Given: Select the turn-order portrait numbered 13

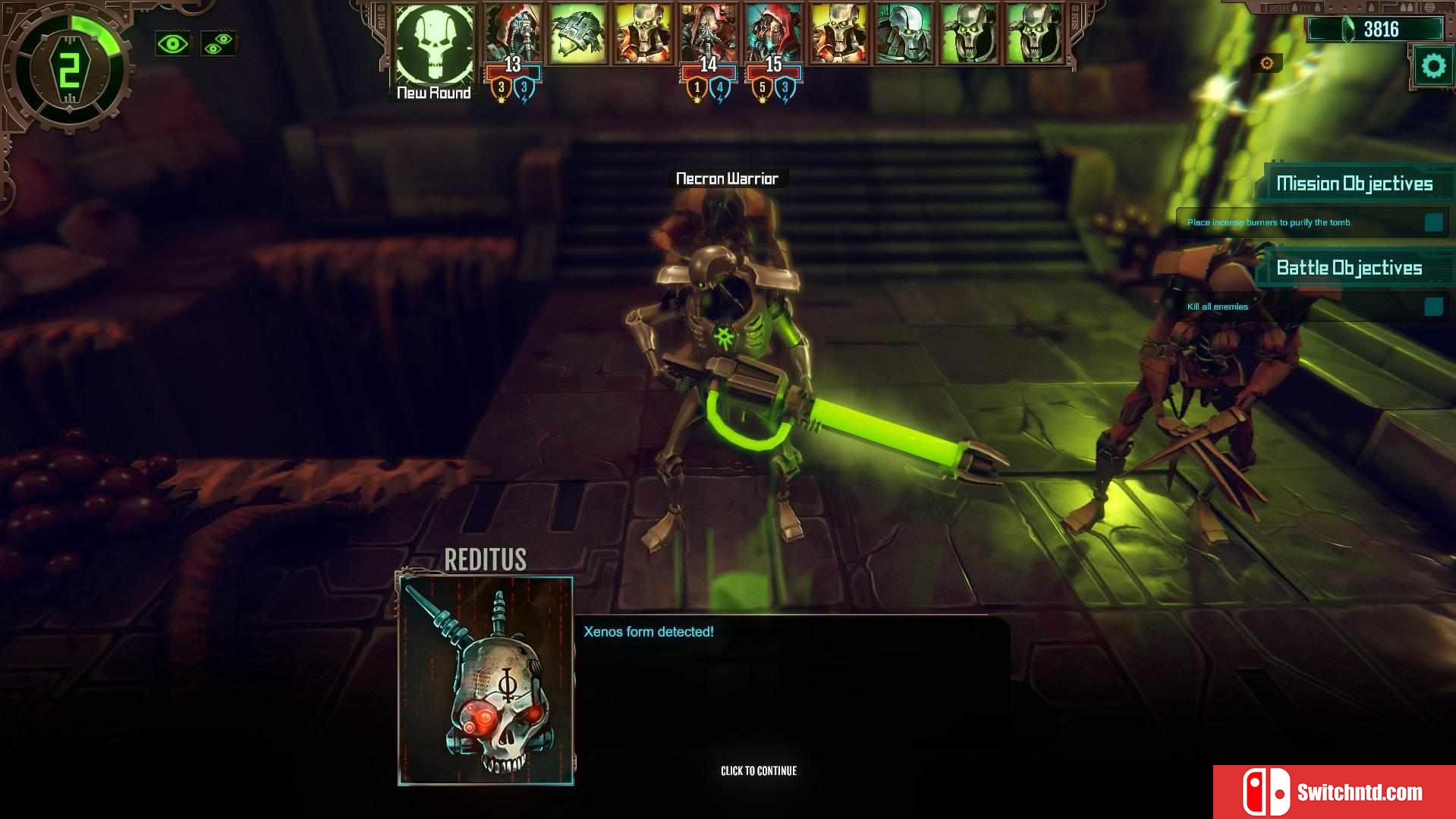Looking at the screenshot, I should click(x=513, y=34).
